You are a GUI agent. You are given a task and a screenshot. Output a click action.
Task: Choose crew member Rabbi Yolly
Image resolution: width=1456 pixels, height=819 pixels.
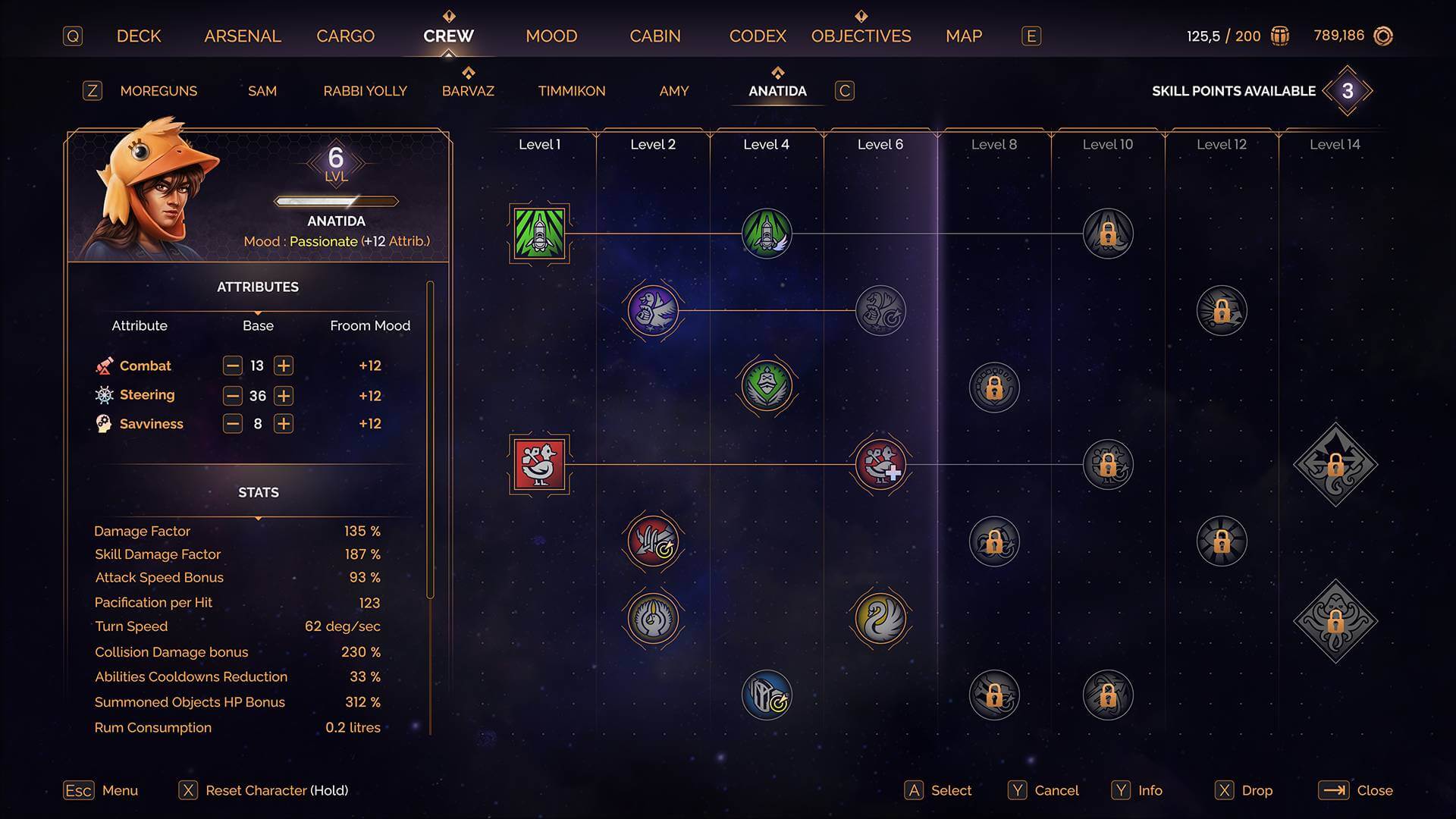[x=365, y=91]
